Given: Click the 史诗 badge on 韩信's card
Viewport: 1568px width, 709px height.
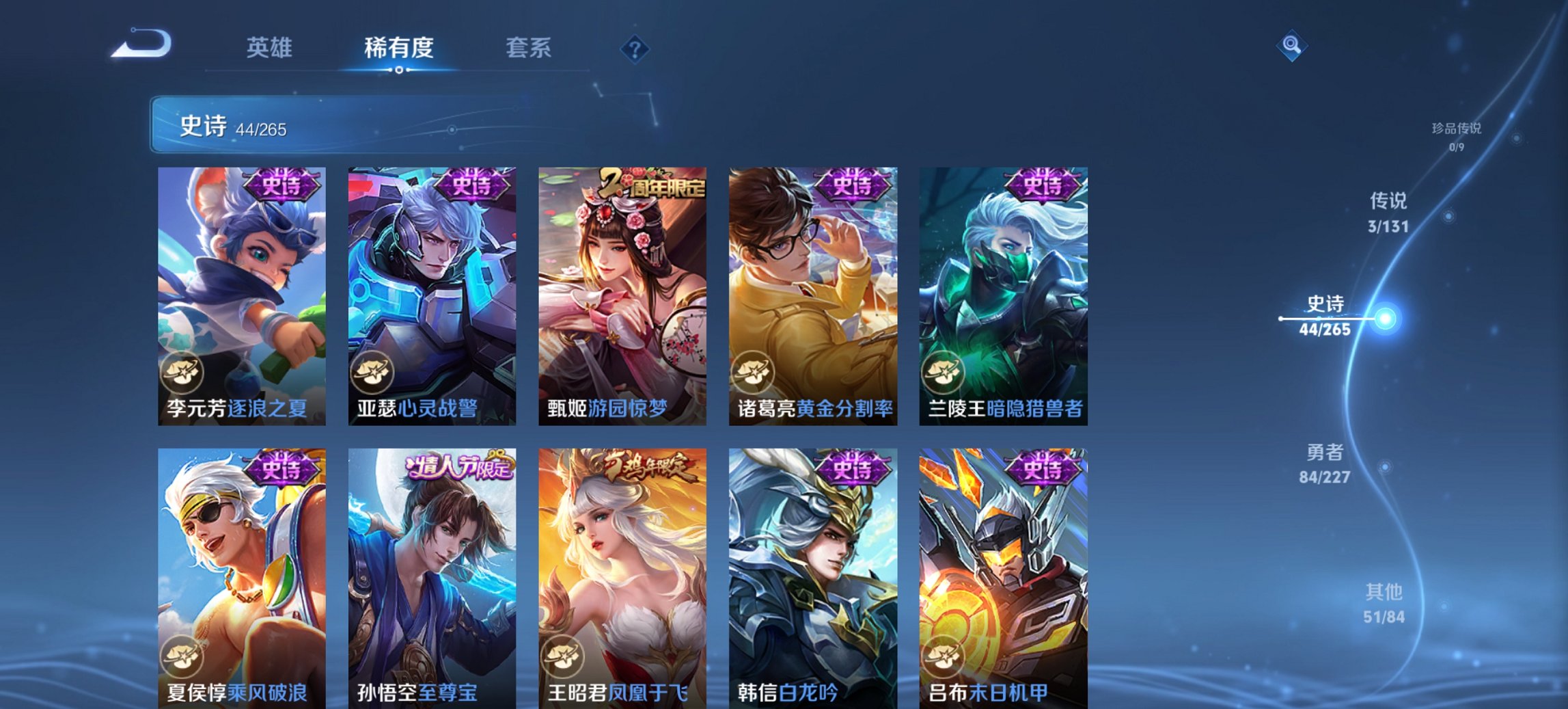Looking at the screenshot, I should tap(855, 469).
